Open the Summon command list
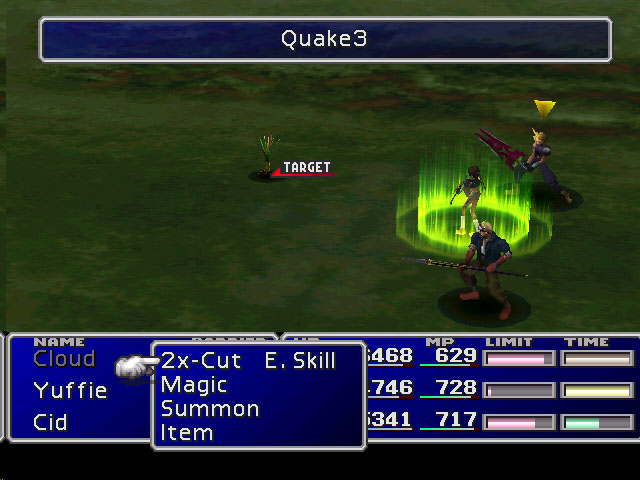Screen dimensions: 640x480 pyautogui.click(x=210, y=409)
